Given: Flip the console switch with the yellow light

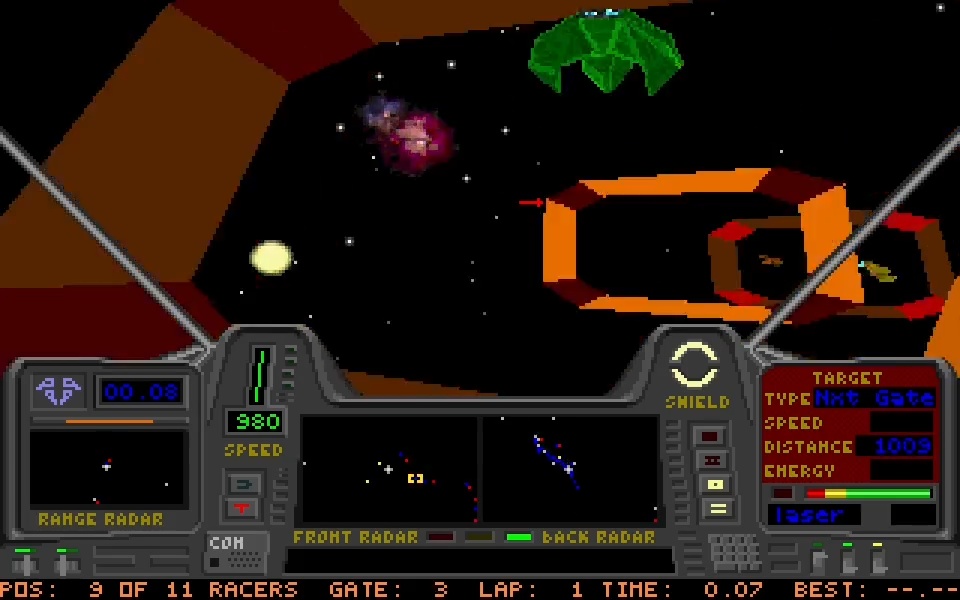Looking at the screenshot, I should (x=877, y=558).
